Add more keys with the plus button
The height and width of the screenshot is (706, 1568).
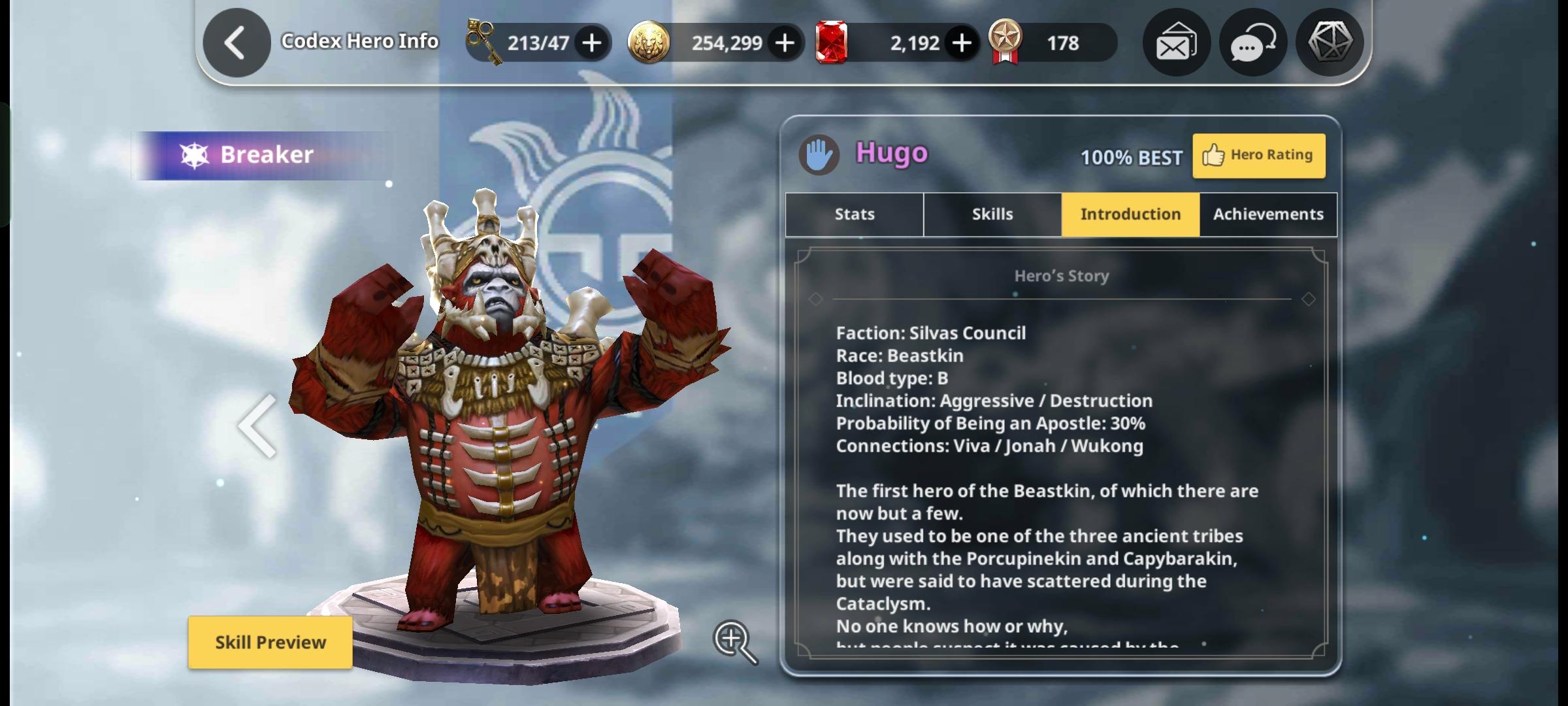click(592, 43)
